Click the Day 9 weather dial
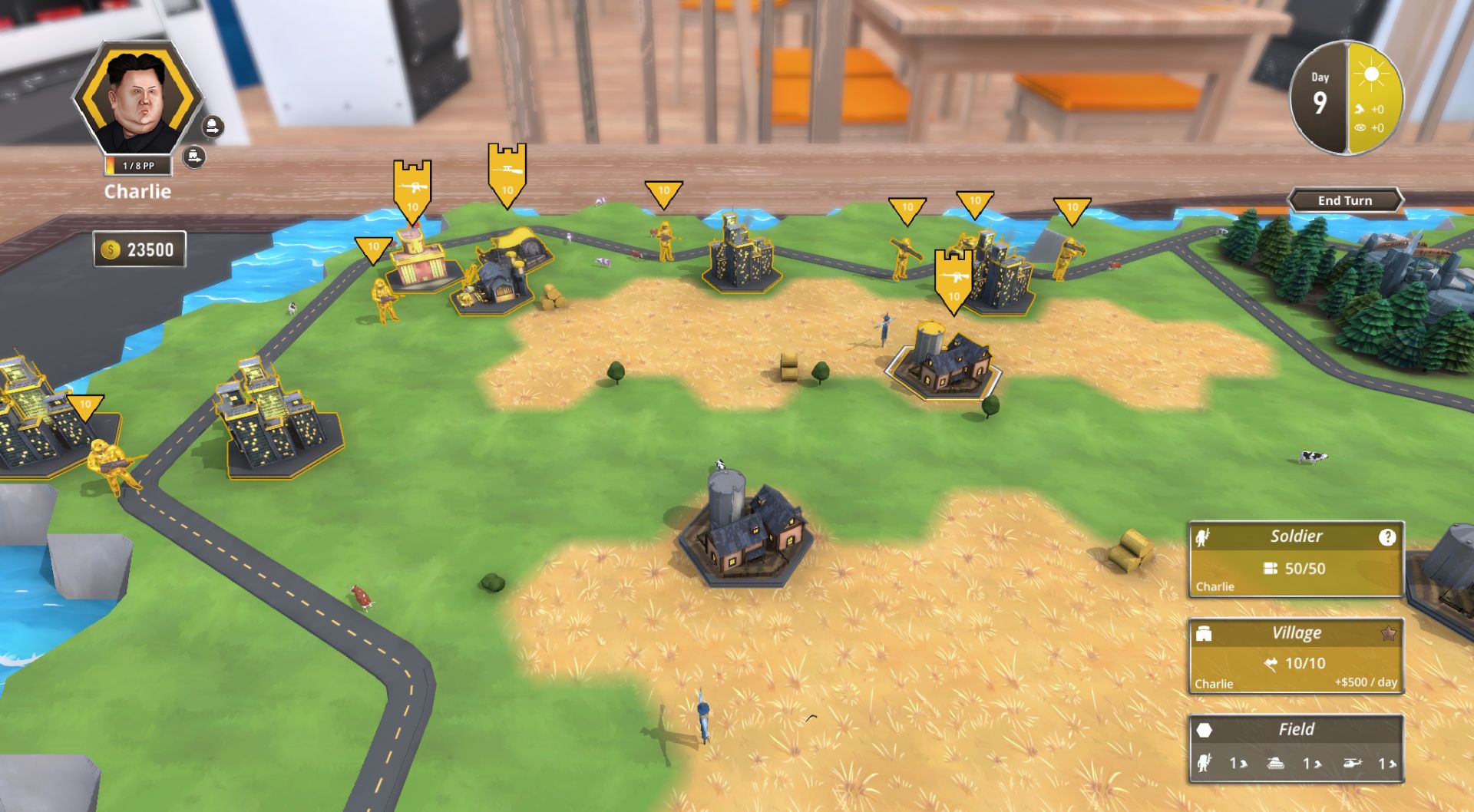The height and width of the screenshot is (812, 1474). 1346,97
